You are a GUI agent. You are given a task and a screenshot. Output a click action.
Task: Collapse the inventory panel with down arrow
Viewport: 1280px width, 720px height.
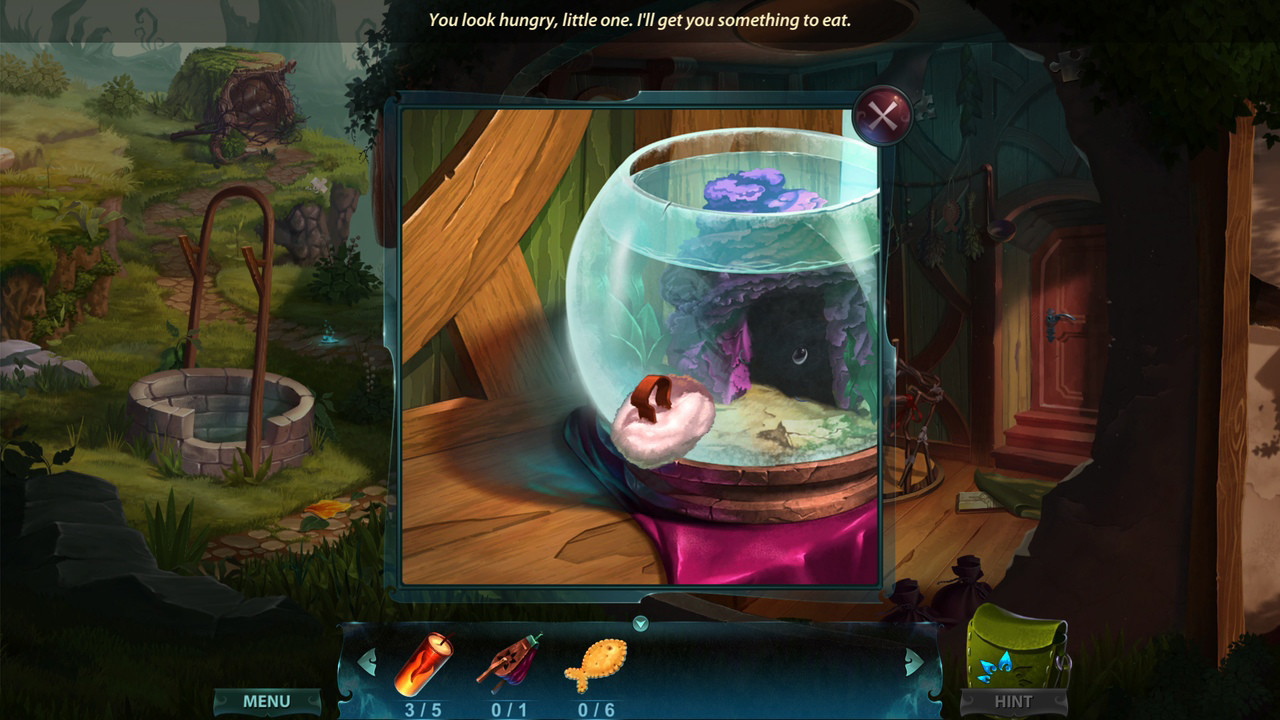click(x=641, y=624)
